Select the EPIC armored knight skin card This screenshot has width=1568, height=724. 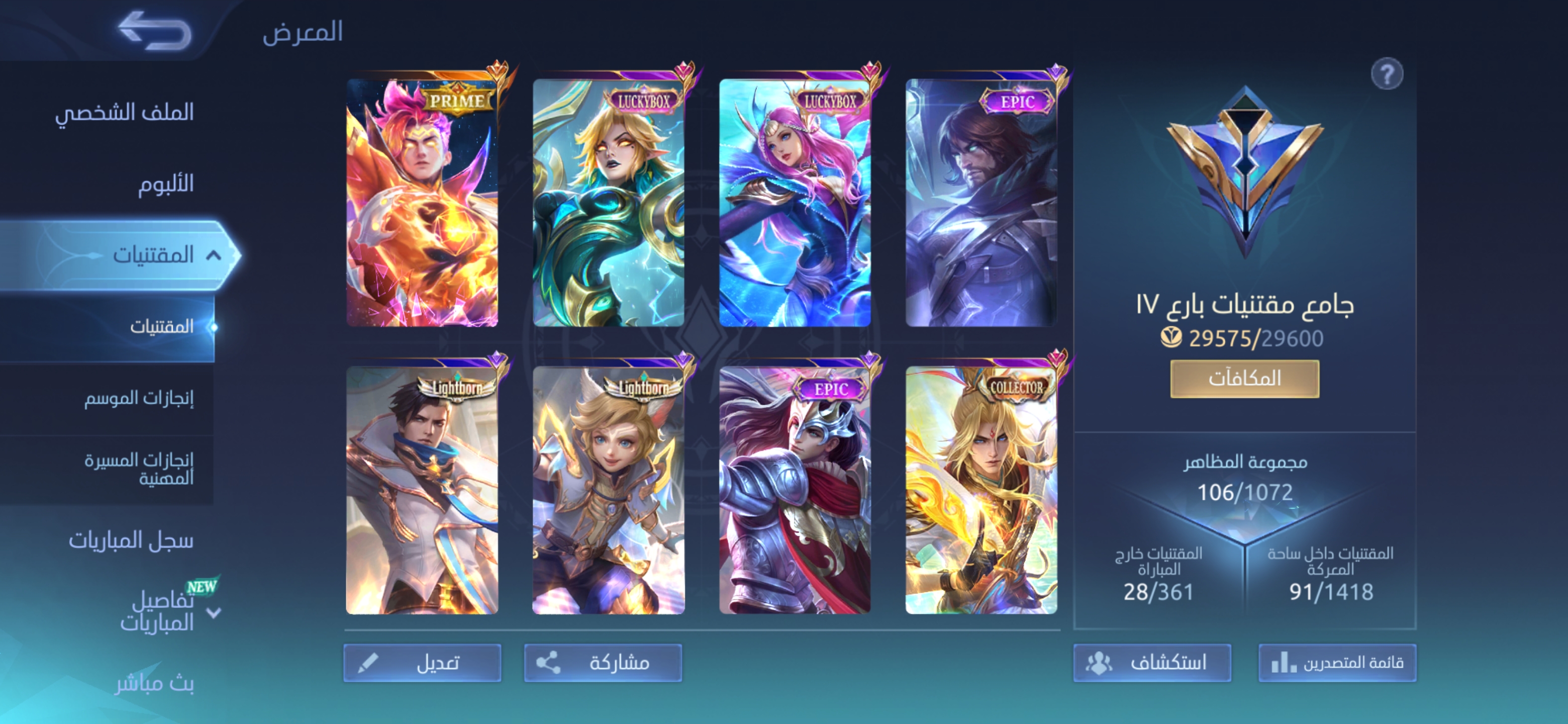pyautogui.click(x=795, y=490)
